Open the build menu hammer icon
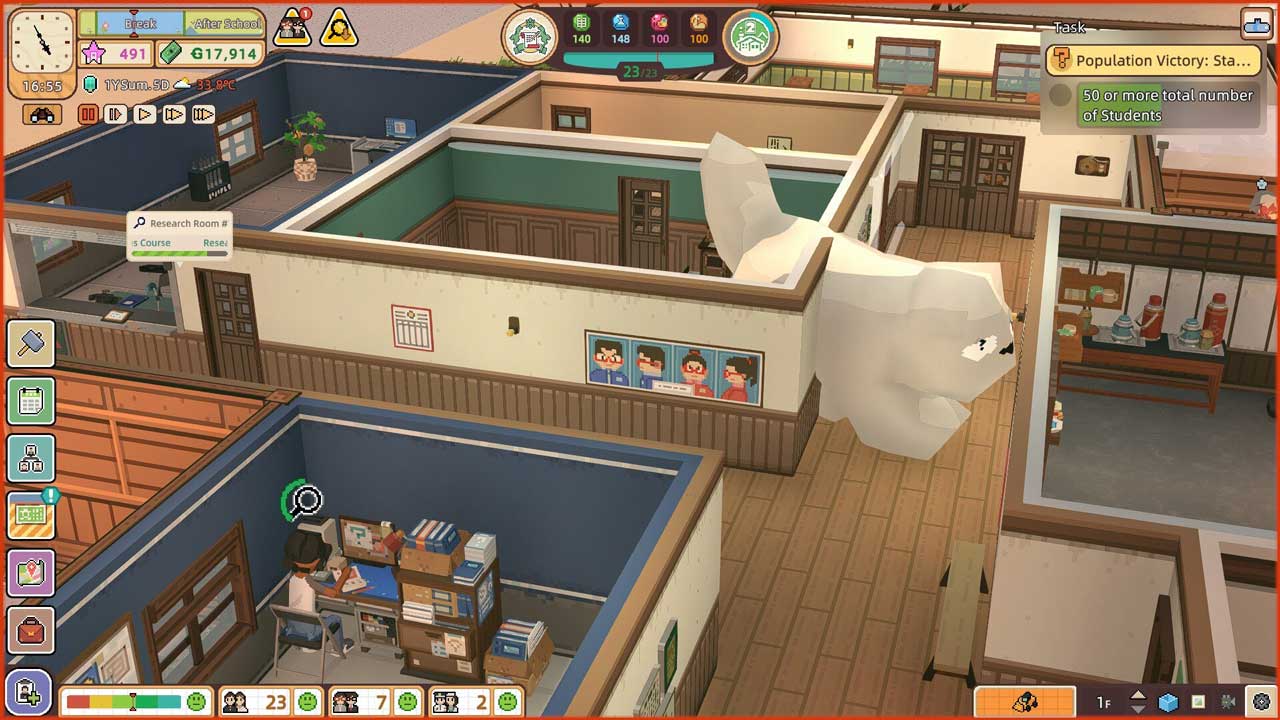This screenshot has width=1280, height=720. pyautogui.click(x=30, y=345)
